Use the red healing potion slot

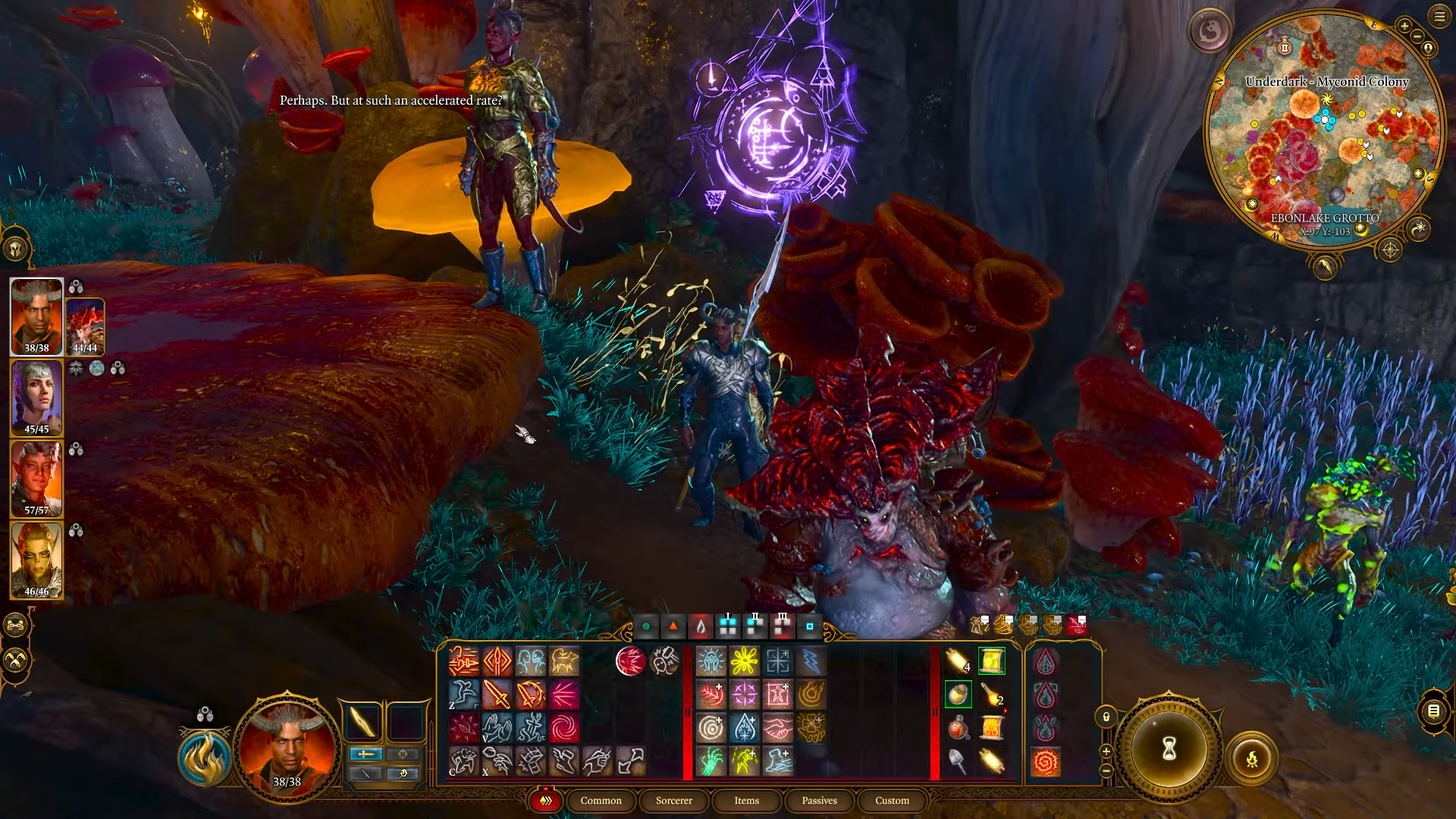coord(958,729)
